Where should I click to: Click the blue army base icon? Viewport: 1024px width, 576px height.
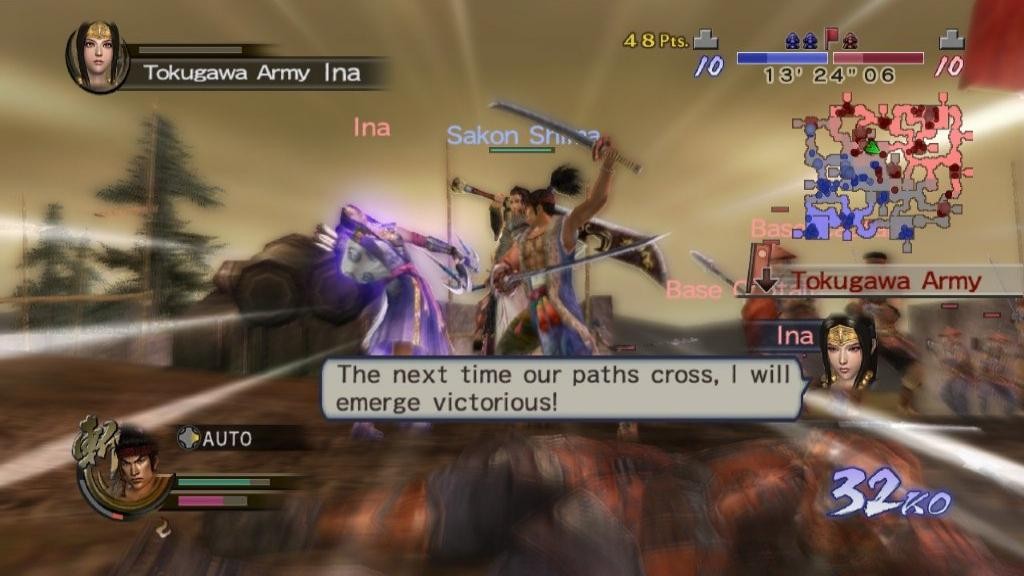click(707, 39)
